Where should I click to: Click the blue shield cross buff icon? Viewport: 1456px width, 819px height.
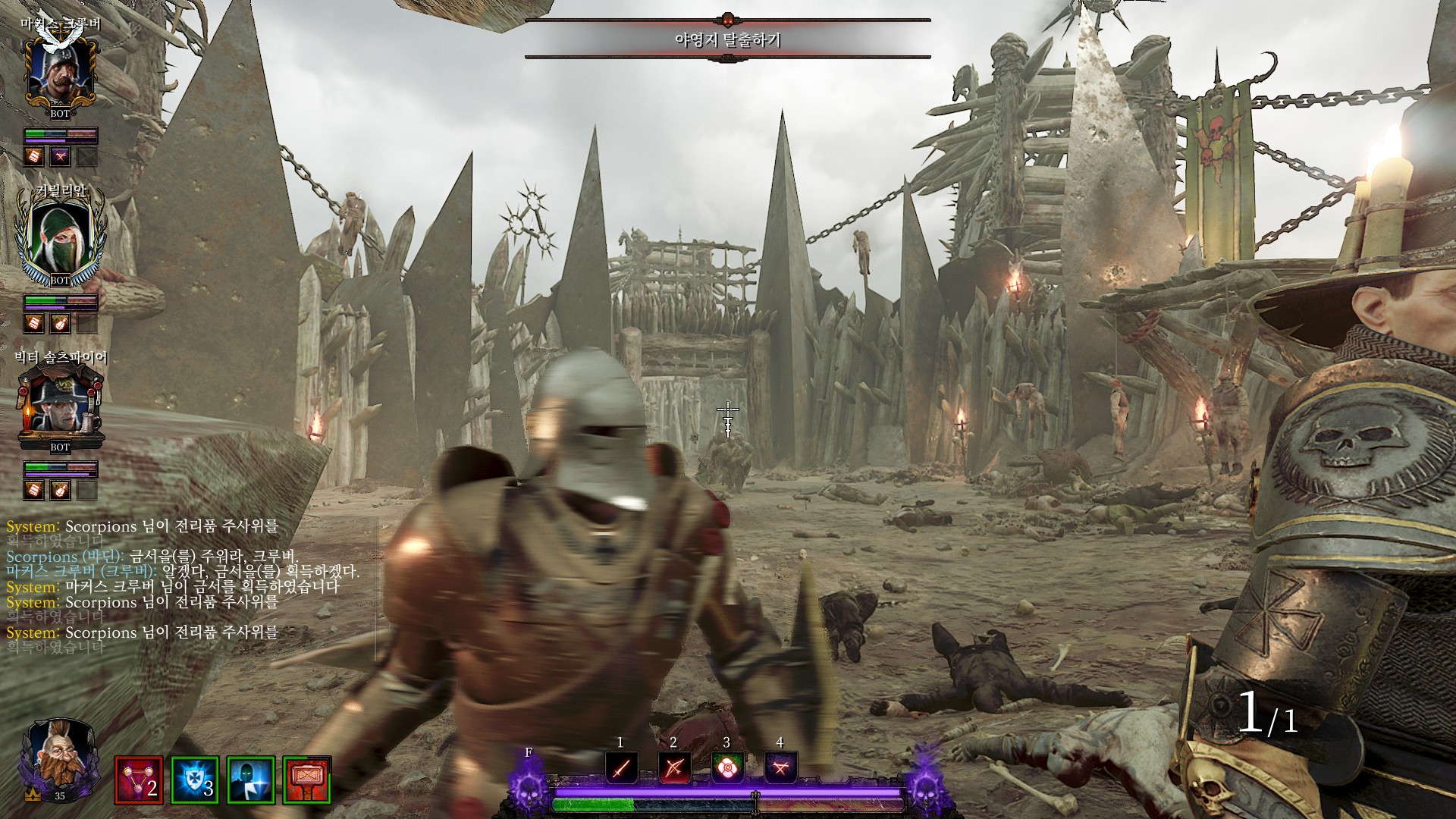pos(195,780)
